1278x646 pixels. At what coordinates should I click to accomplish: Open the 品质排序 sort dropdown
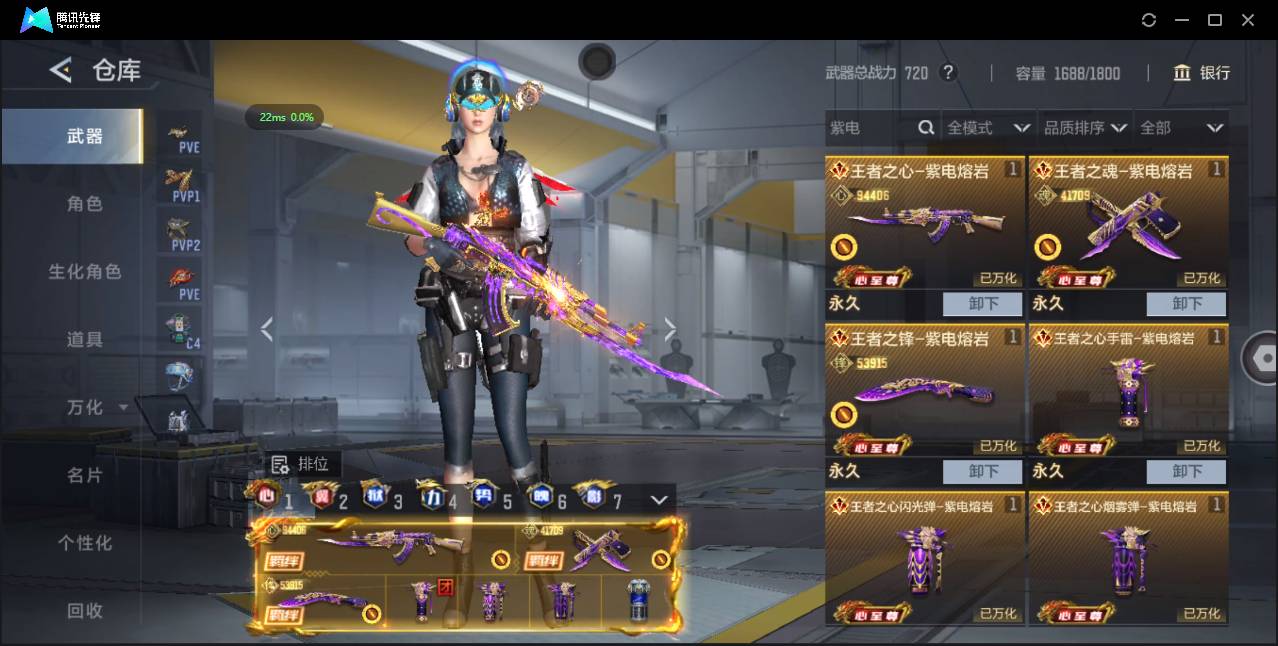tap(1085, 128)
